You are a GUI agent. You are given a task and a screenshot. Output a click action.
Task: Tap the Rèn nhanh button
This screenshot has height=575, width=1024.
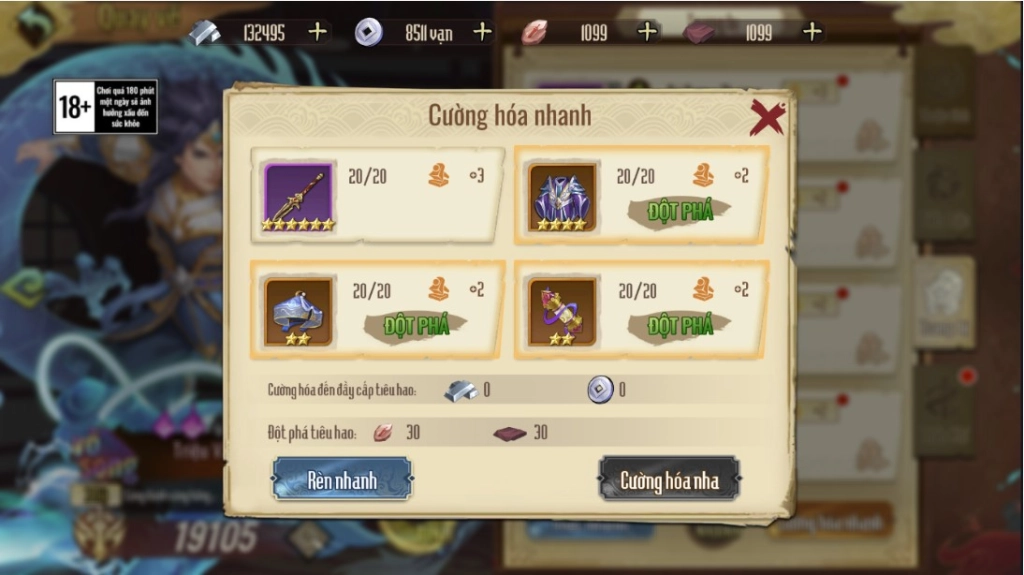(x=342, y=480)
